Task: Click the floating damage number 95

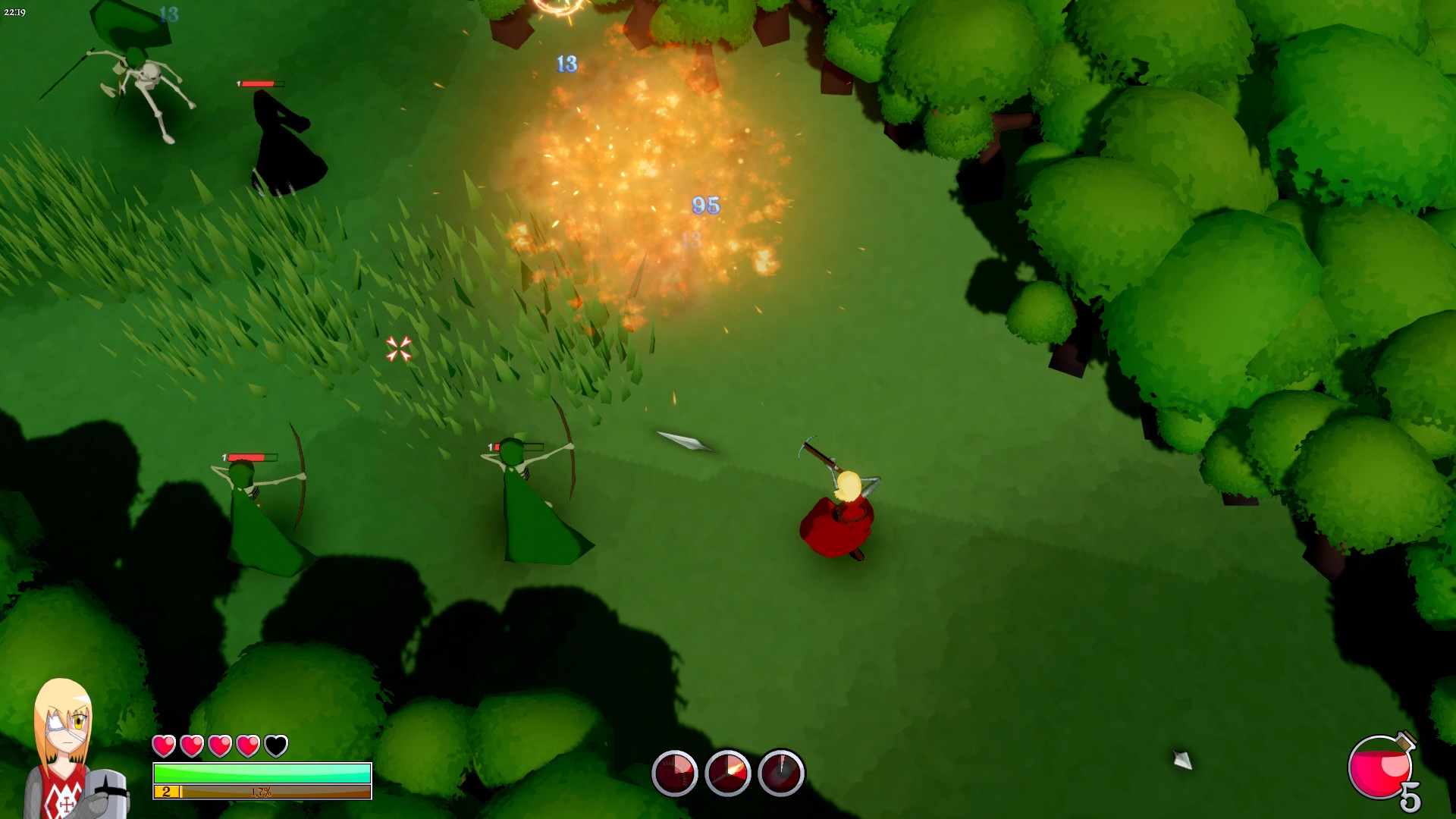Action: [705, 203]
